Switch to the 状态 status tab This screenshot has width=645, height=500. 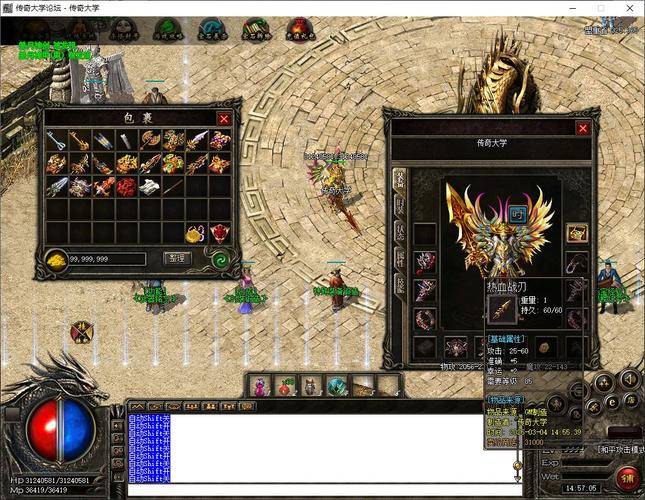click(x=399, y=232)
